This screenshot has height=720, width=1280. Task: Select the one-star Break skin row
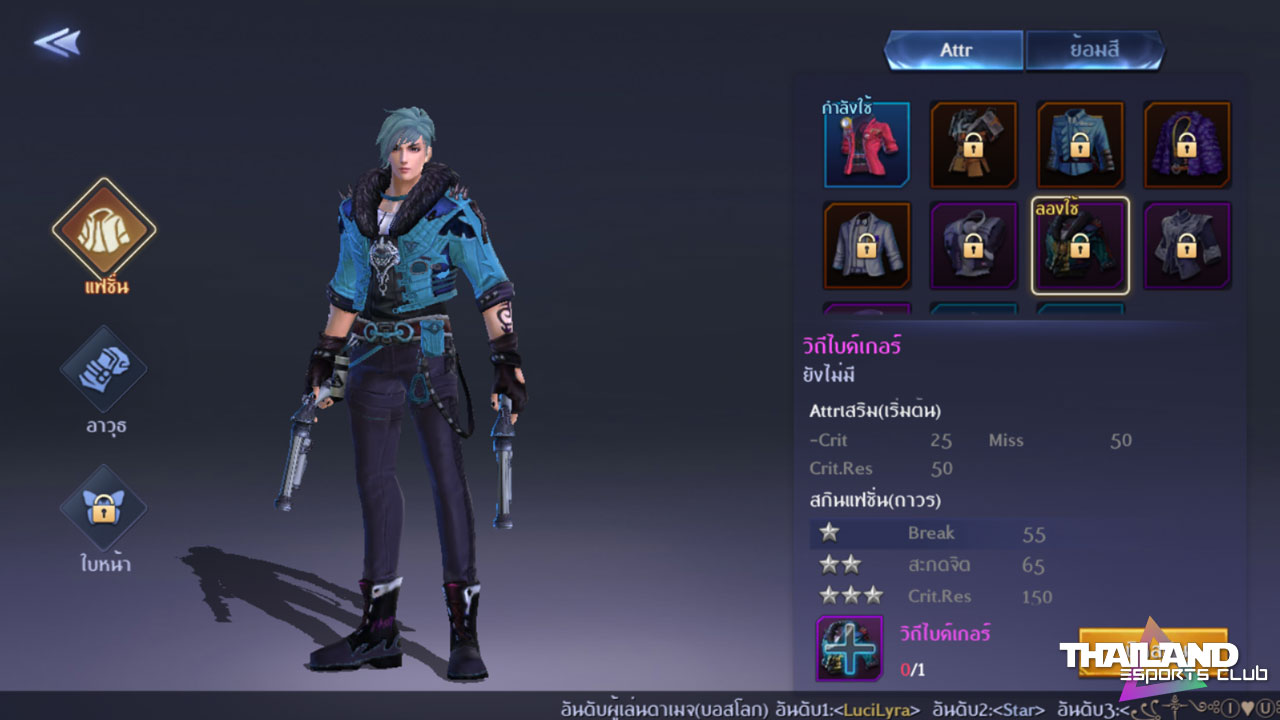click(x=930, y=533)
